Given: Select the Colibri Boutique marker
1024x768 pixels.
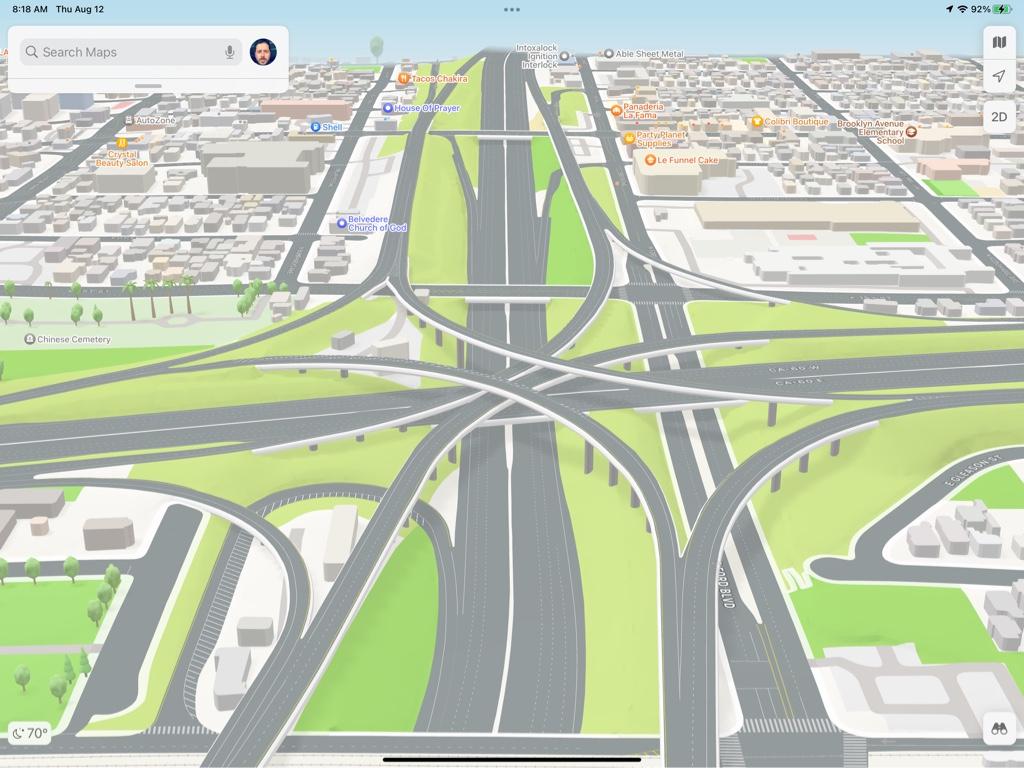Looking at the screenshot, I should [757, 122].
